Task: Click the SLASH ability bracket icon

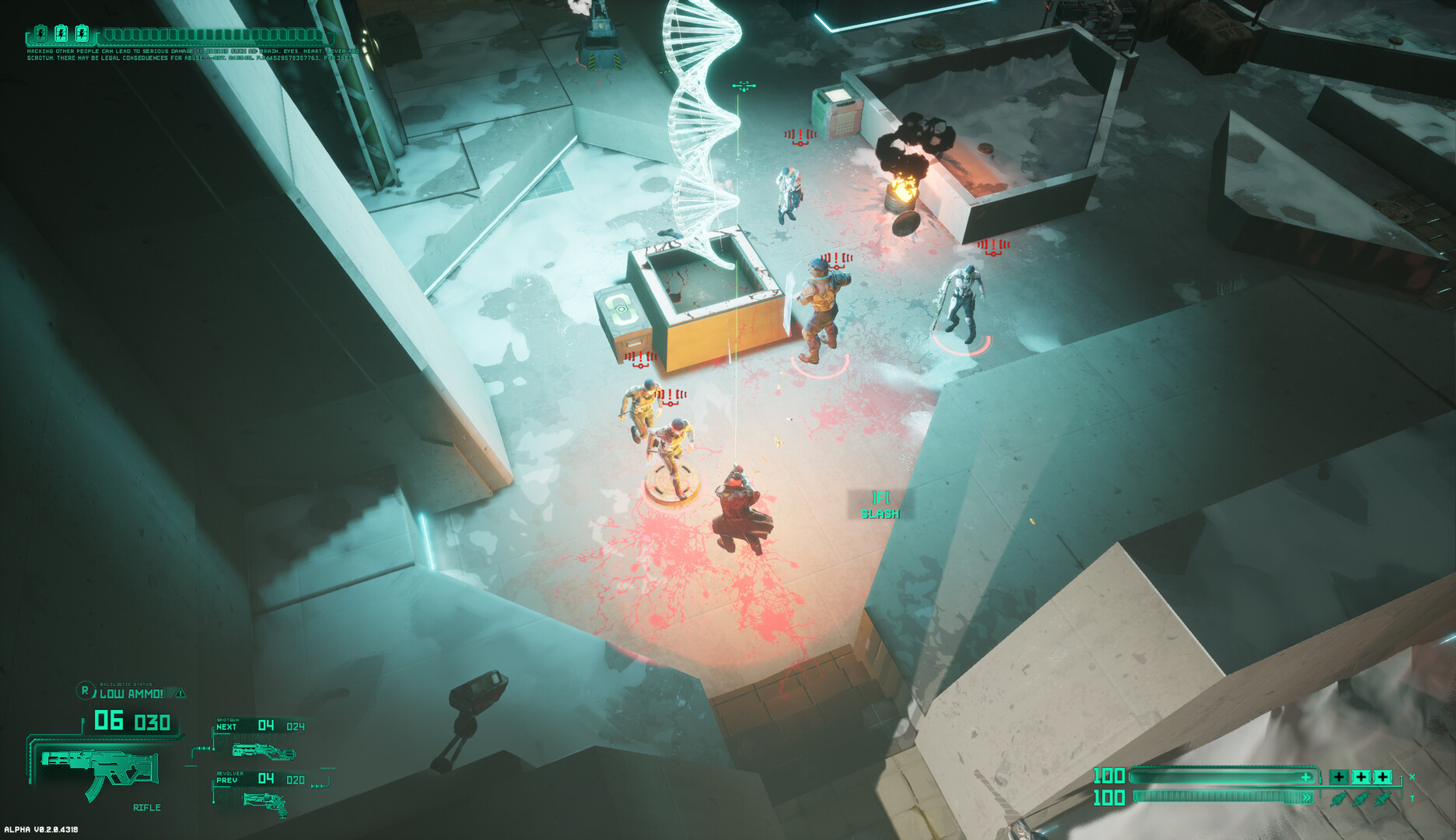Action: pyautogui.click(x=881, y=495)
